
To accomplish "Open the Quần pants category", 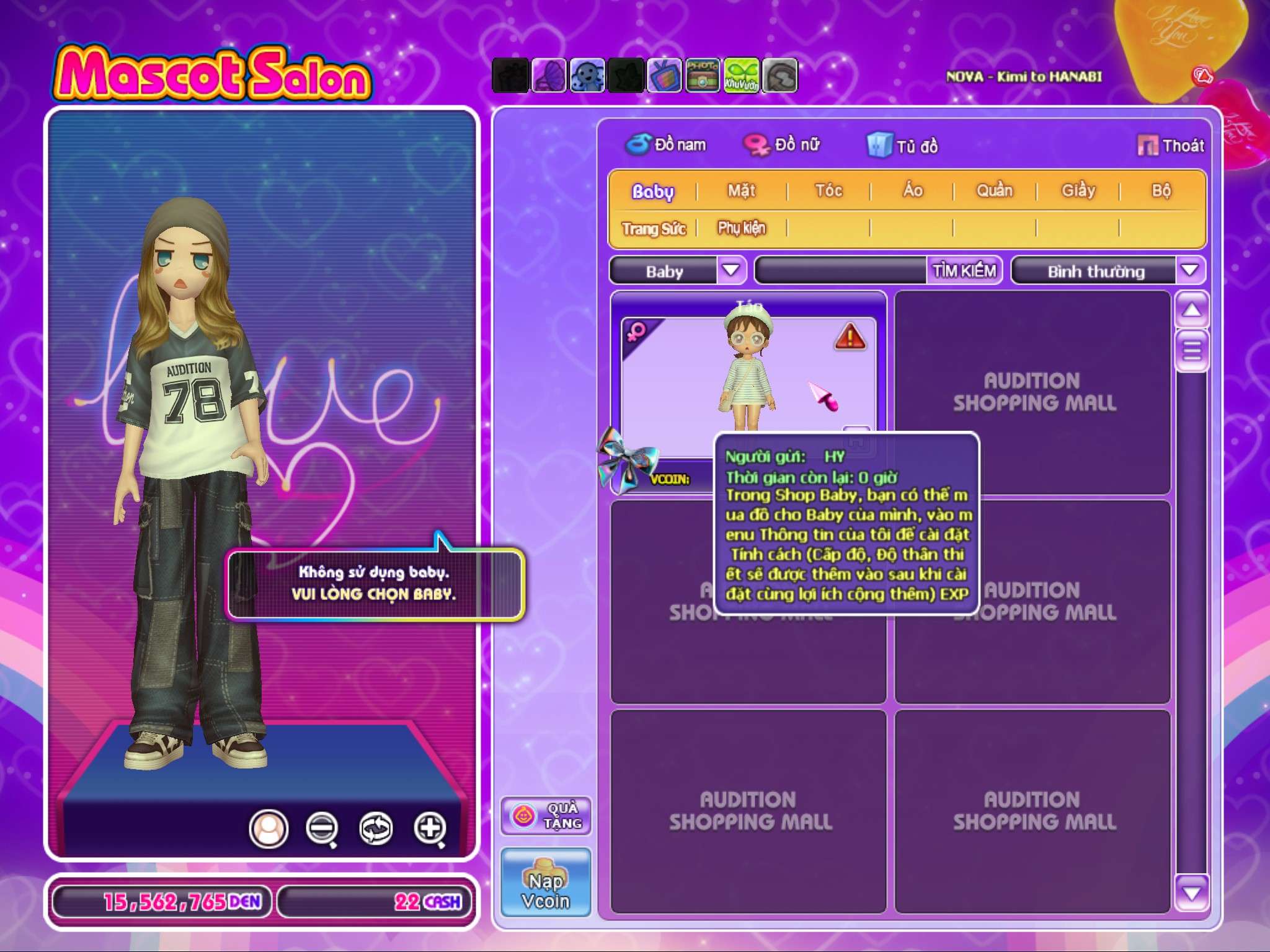I will click(995, 191).
